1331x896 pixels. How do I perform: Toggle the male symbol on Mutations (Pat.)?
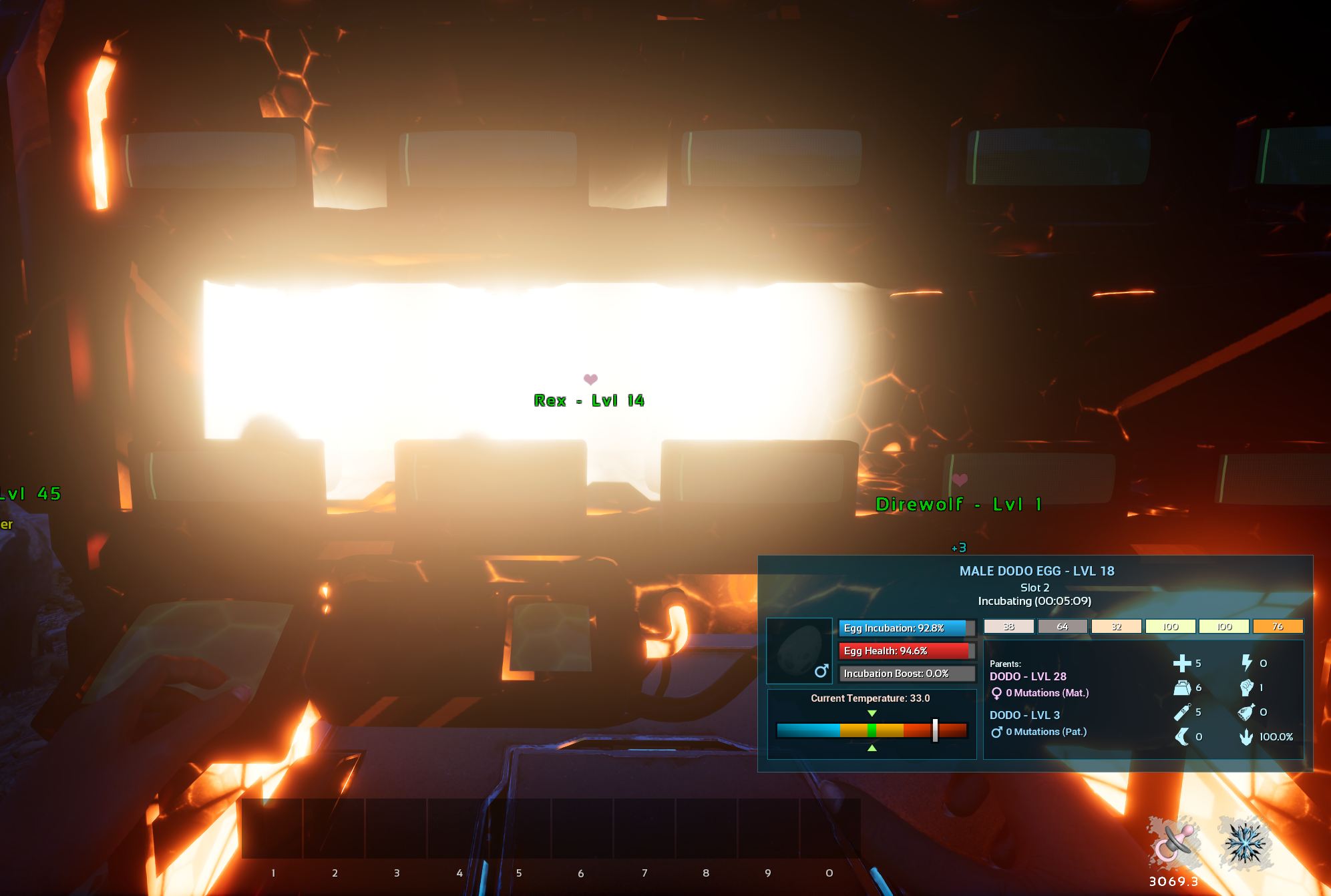coord(998,733)
